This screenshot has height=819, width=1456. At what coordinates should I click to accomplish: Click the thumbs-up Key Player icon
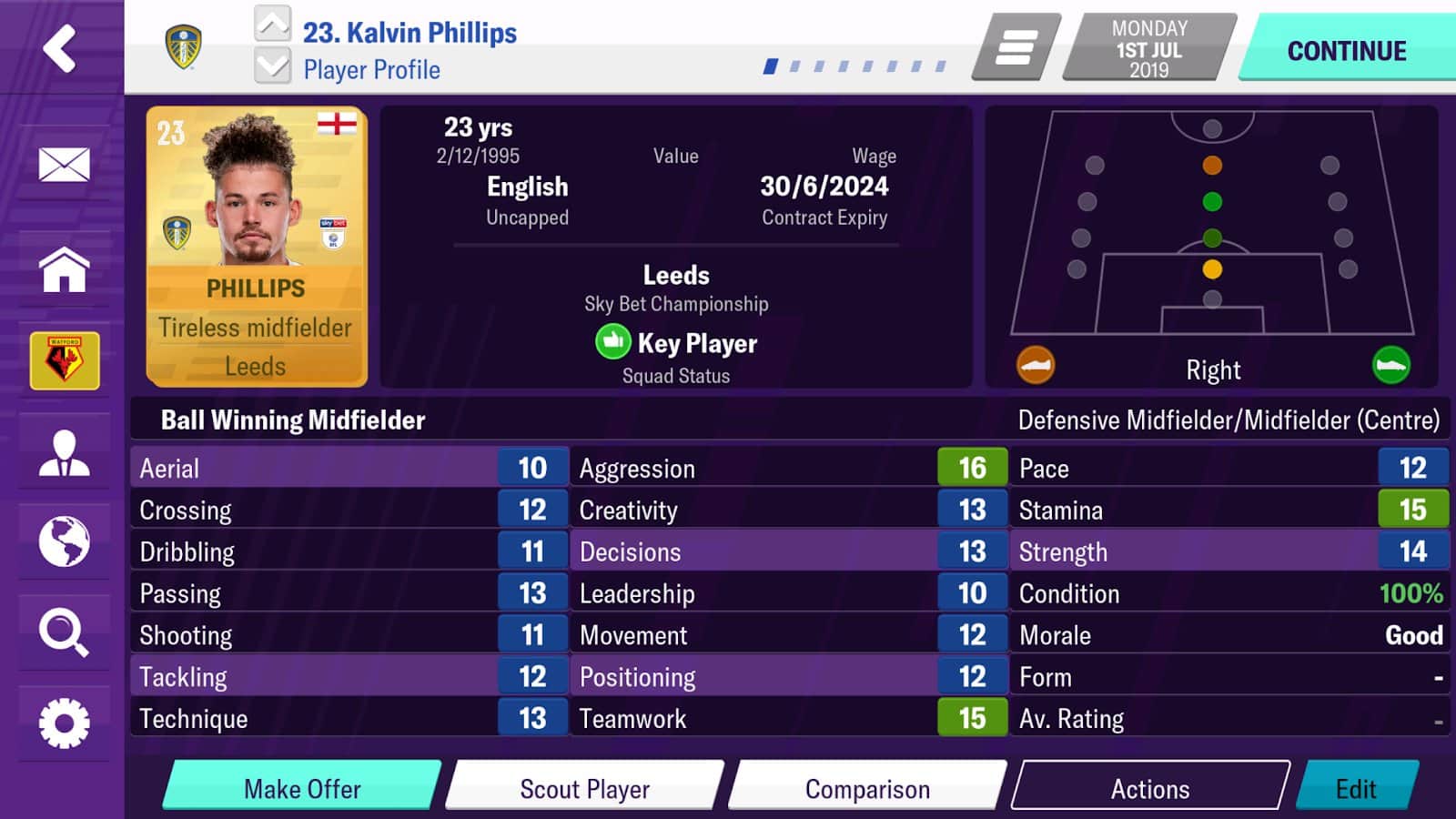[x=612, y=340]
